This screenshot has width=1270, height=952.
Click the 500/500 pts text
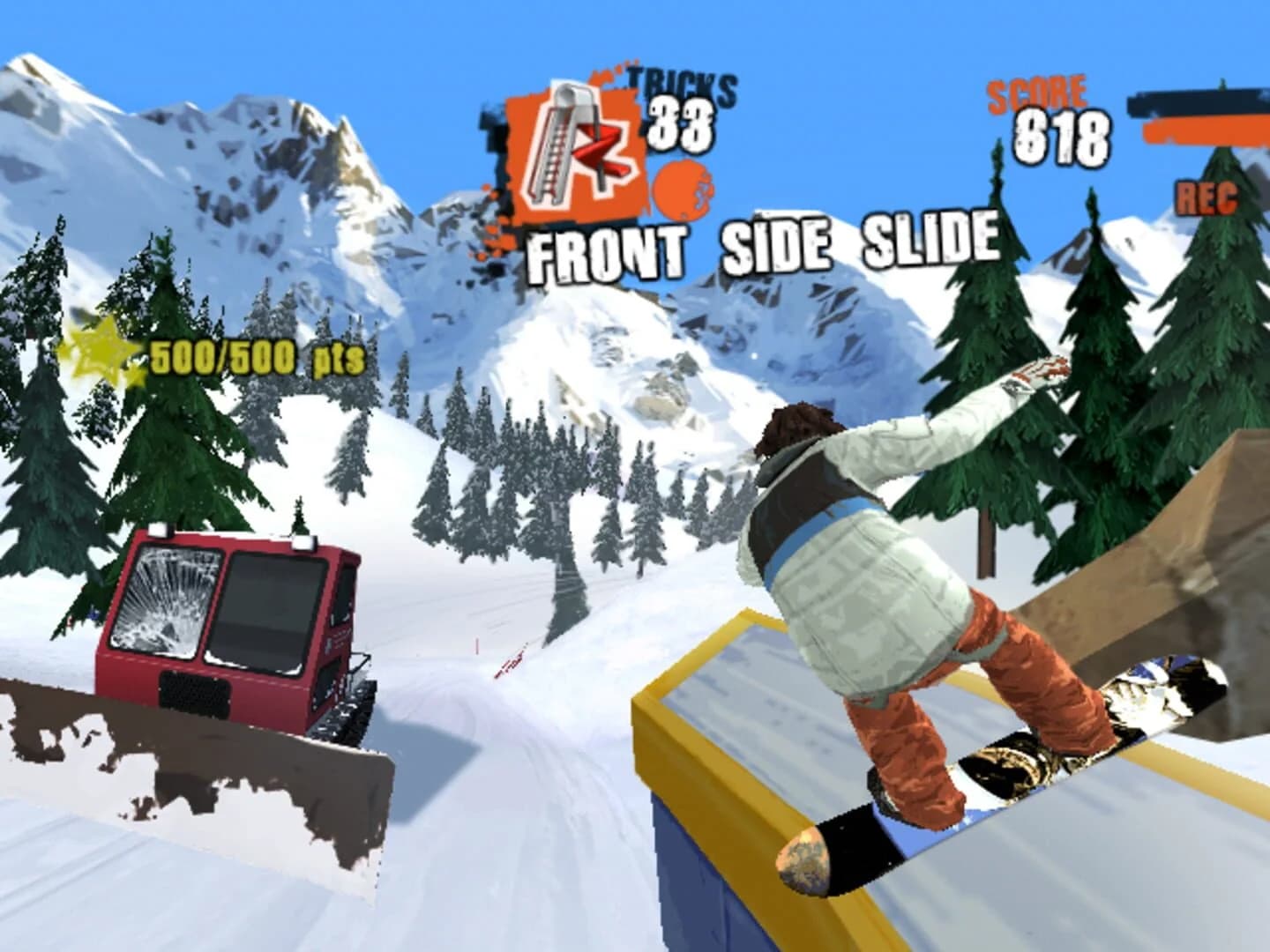click(x=256, y=356)
